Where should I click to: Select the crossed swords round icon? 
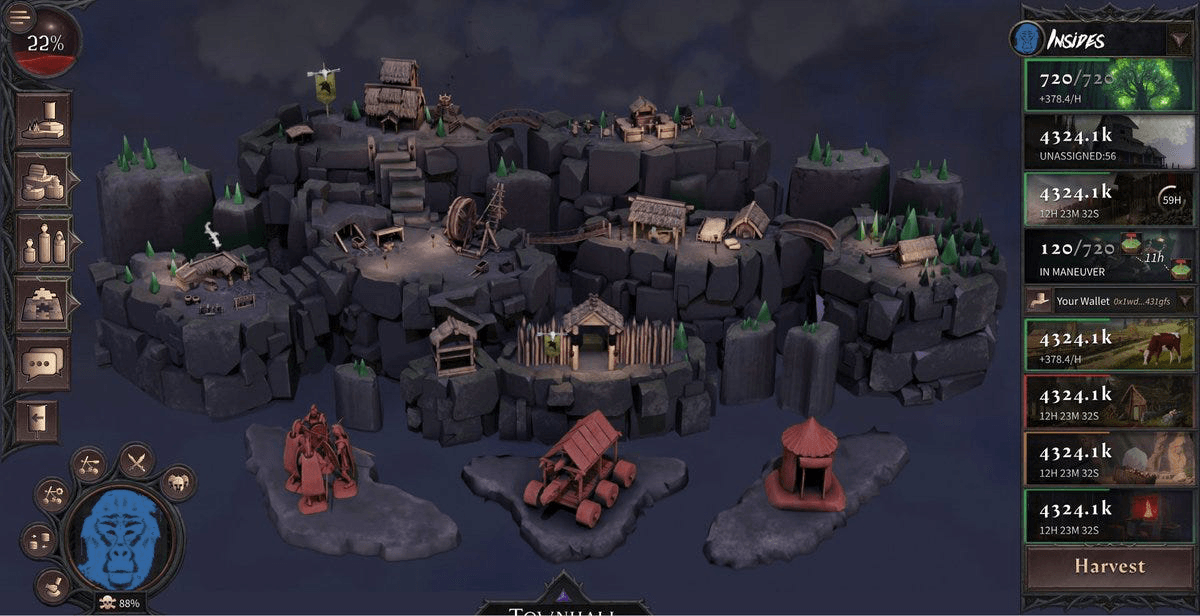click(137, 461)
